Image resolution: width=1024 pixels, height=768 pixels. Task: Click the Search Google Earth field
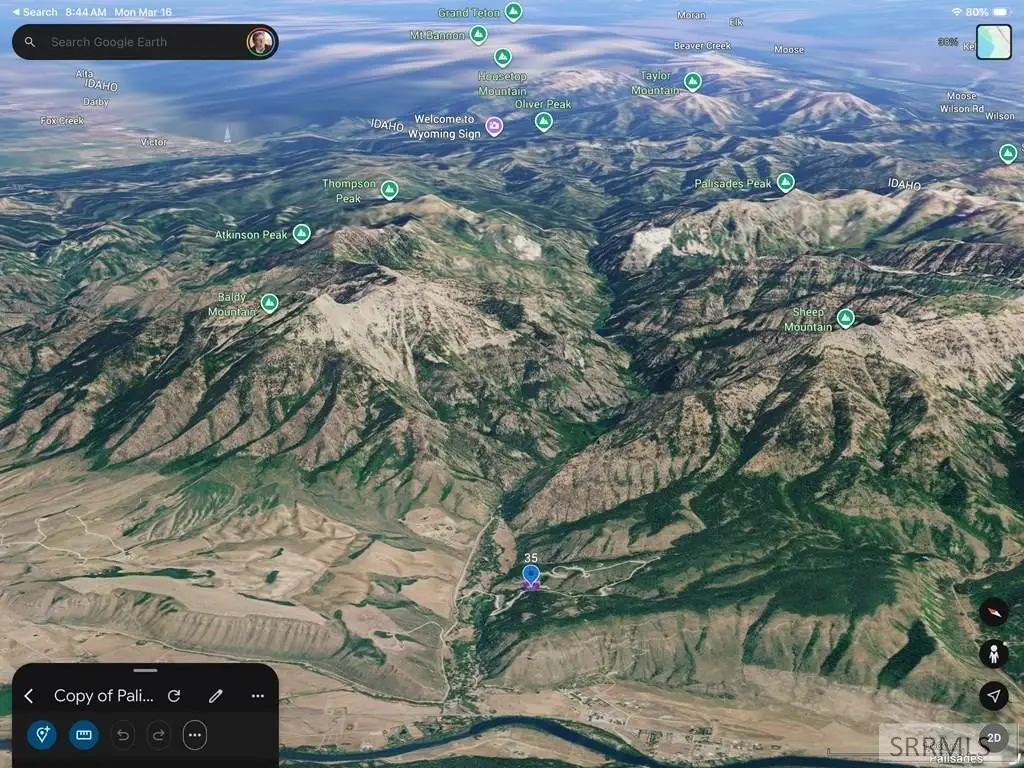tap(140, 42)
